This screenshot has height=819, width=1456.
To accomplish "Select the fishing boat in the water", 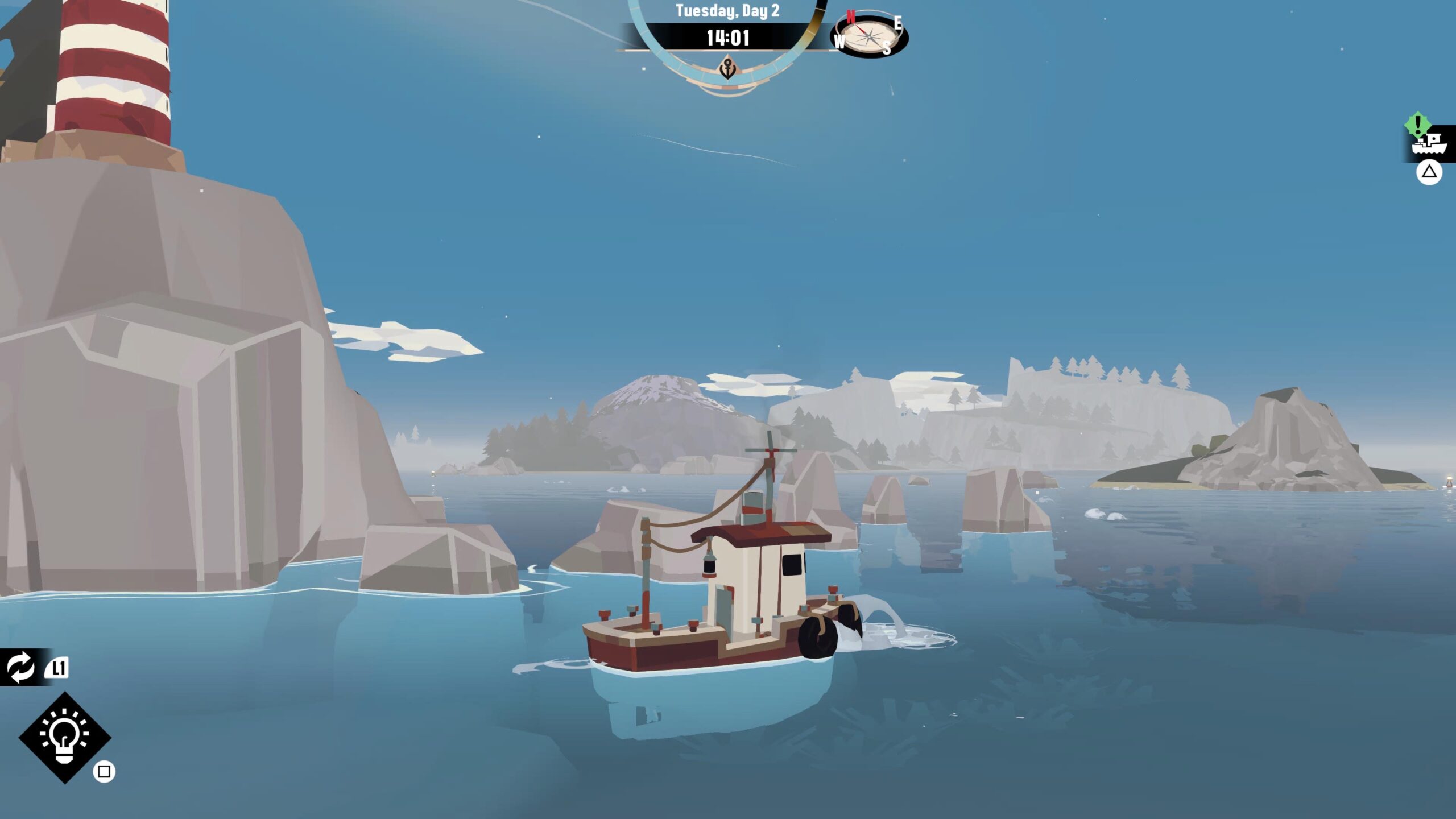I will click(x=728, y=614).
